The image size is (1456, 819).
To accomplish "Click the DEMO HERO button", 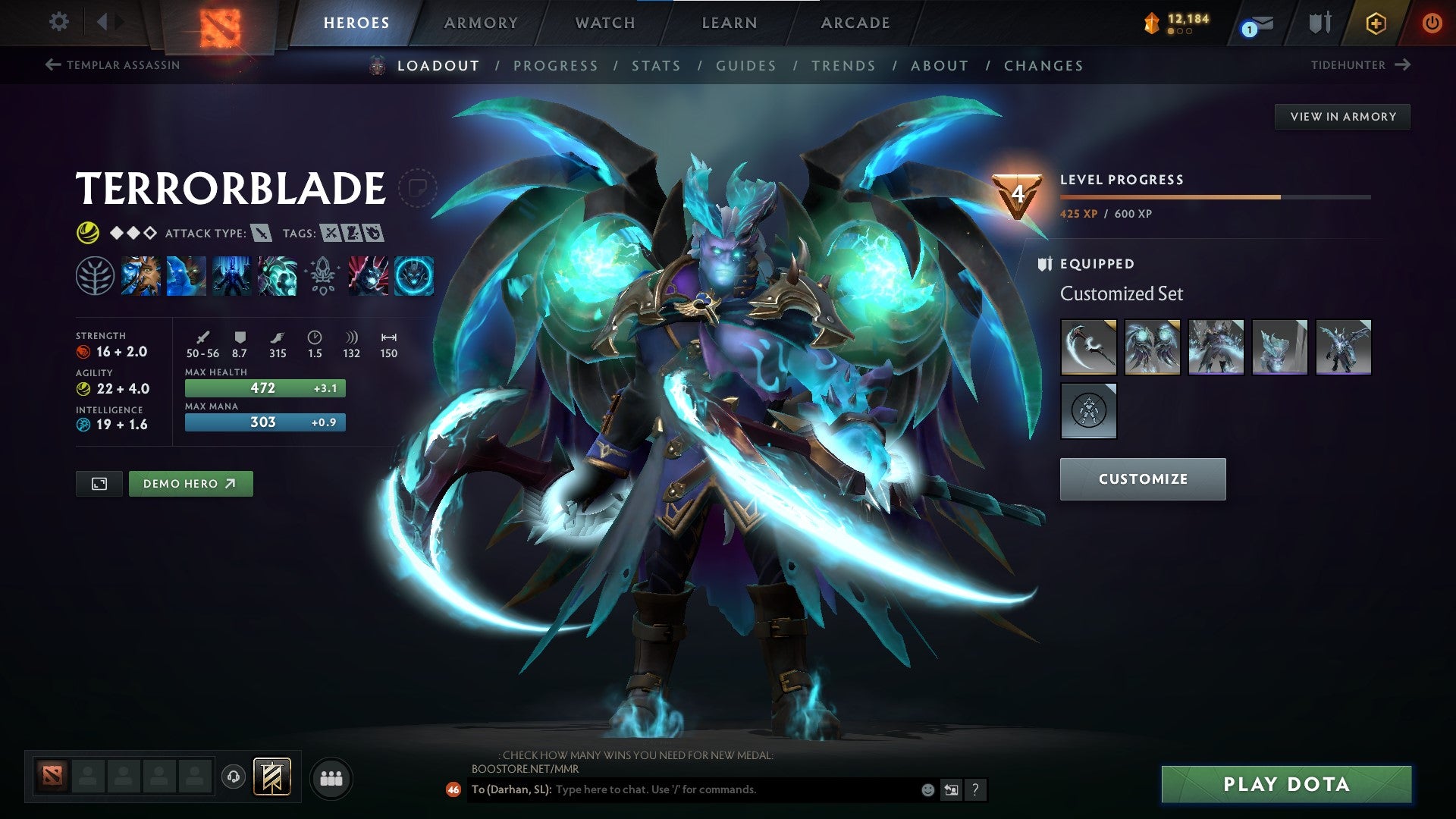I will pyautogui.click(x=190, y=483).
